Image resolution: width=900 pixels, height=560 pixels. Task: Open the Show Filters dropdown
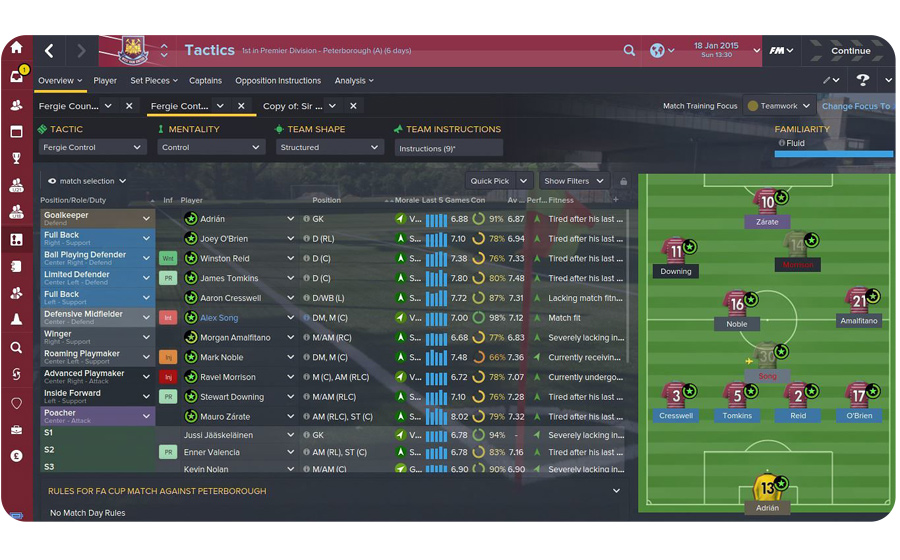pyautogui.click(x=573, y=181)
